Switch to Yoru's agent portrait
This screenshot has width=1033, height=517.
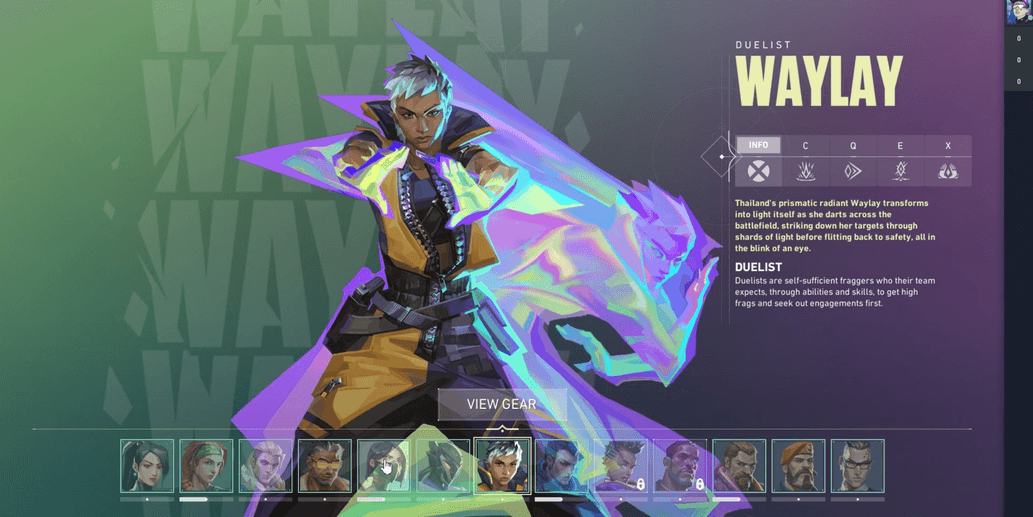tap(561, 466)
